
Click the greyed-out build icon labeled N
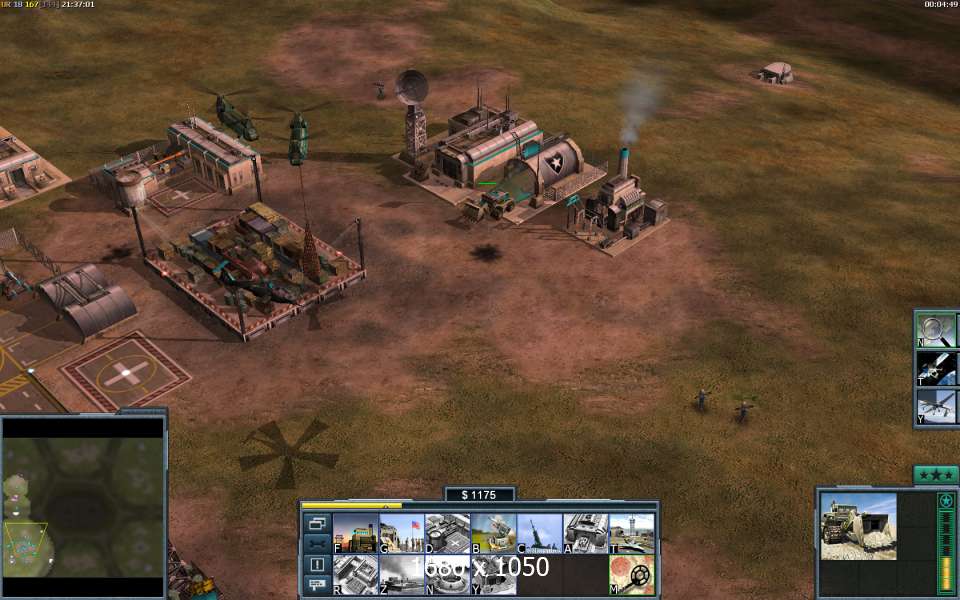click(x=447, y=575)
